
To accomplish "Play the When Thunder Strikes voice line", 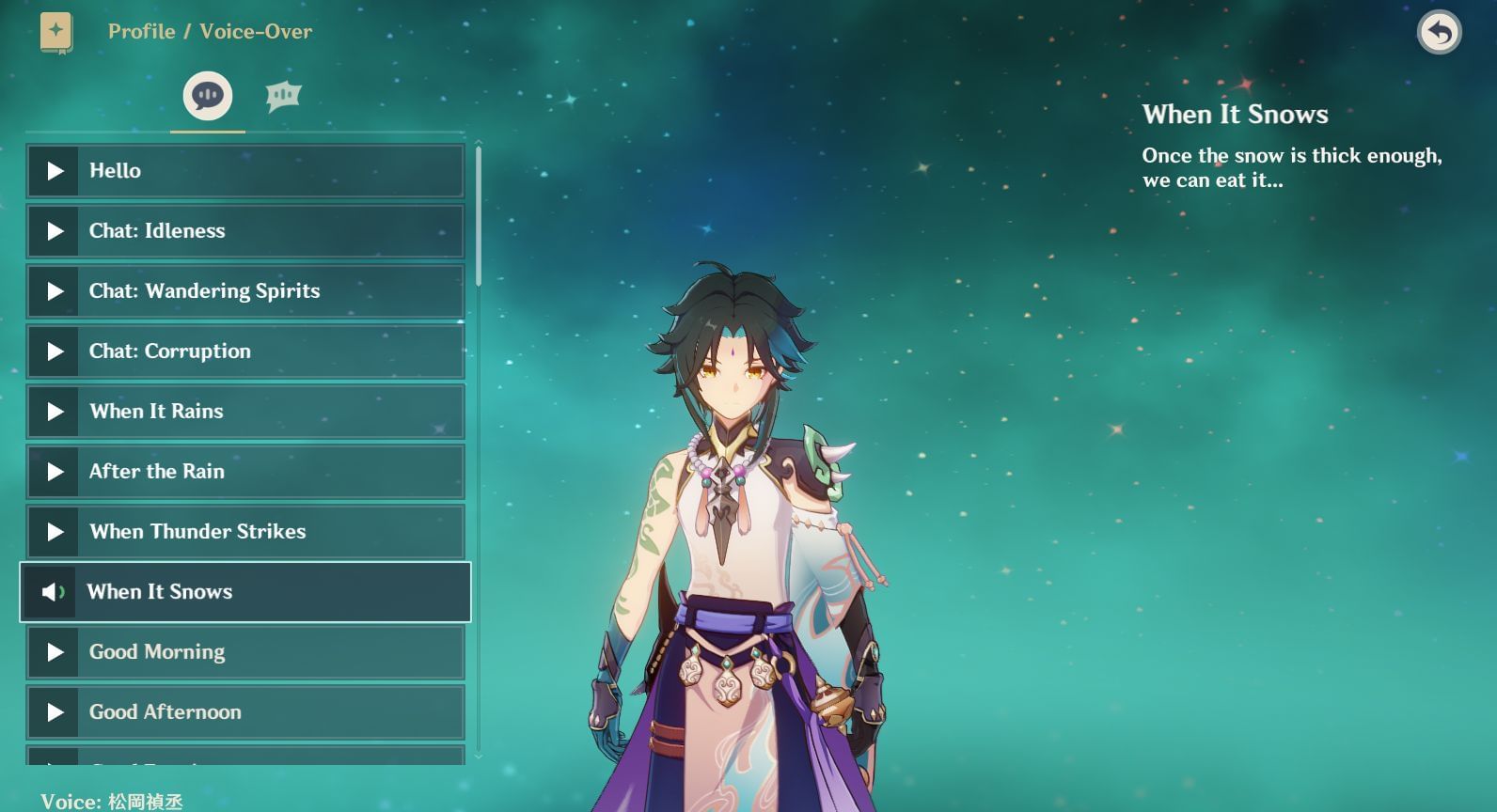I will click(54, 532).
